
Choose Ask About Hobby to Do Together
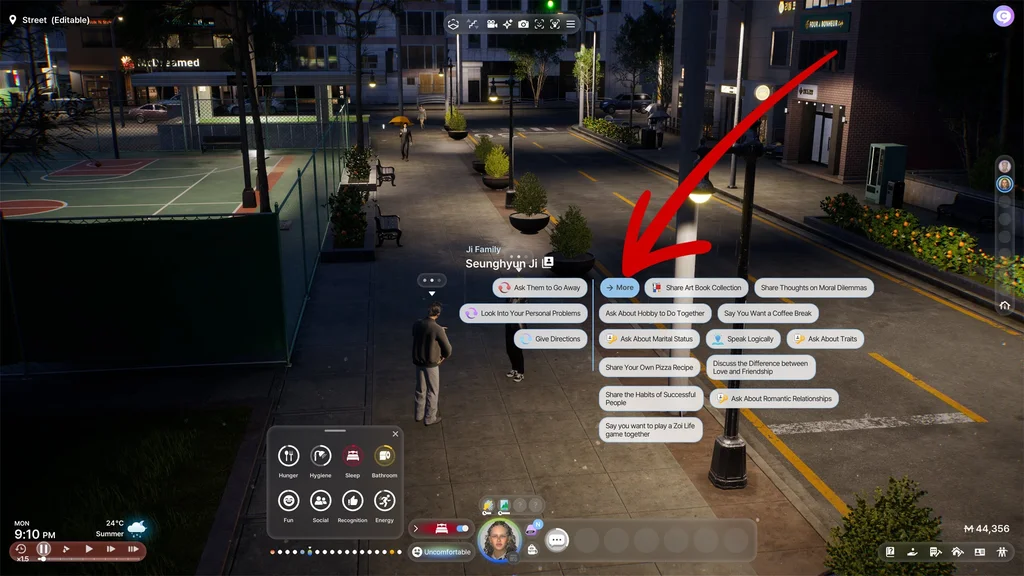pos(654,313)
